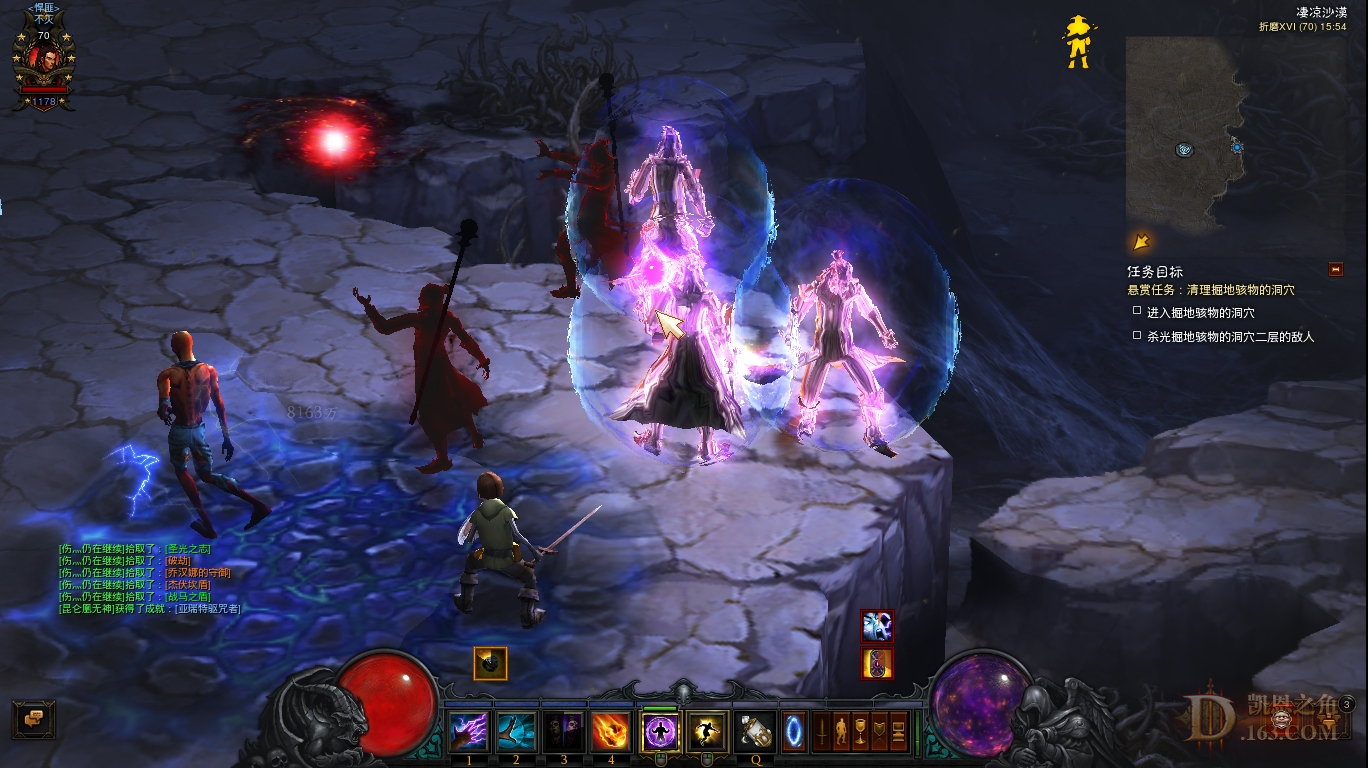Cast the Black Hole skill in slot 2

coord(513,732)
